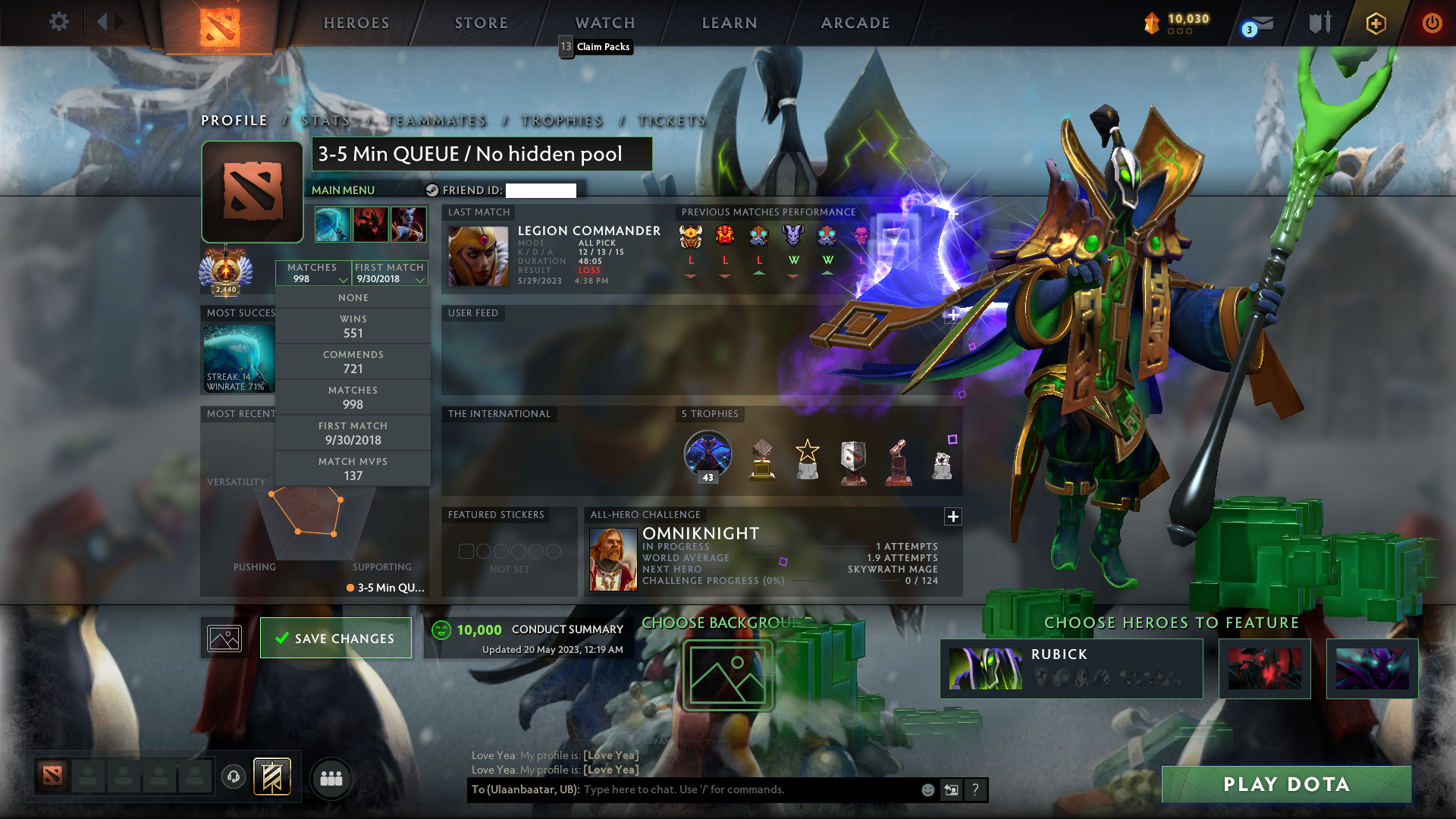Click the voice chat headset icon
Image resolution: width=1456 pixels, height=819 pixels.
(x=233, y=777)
